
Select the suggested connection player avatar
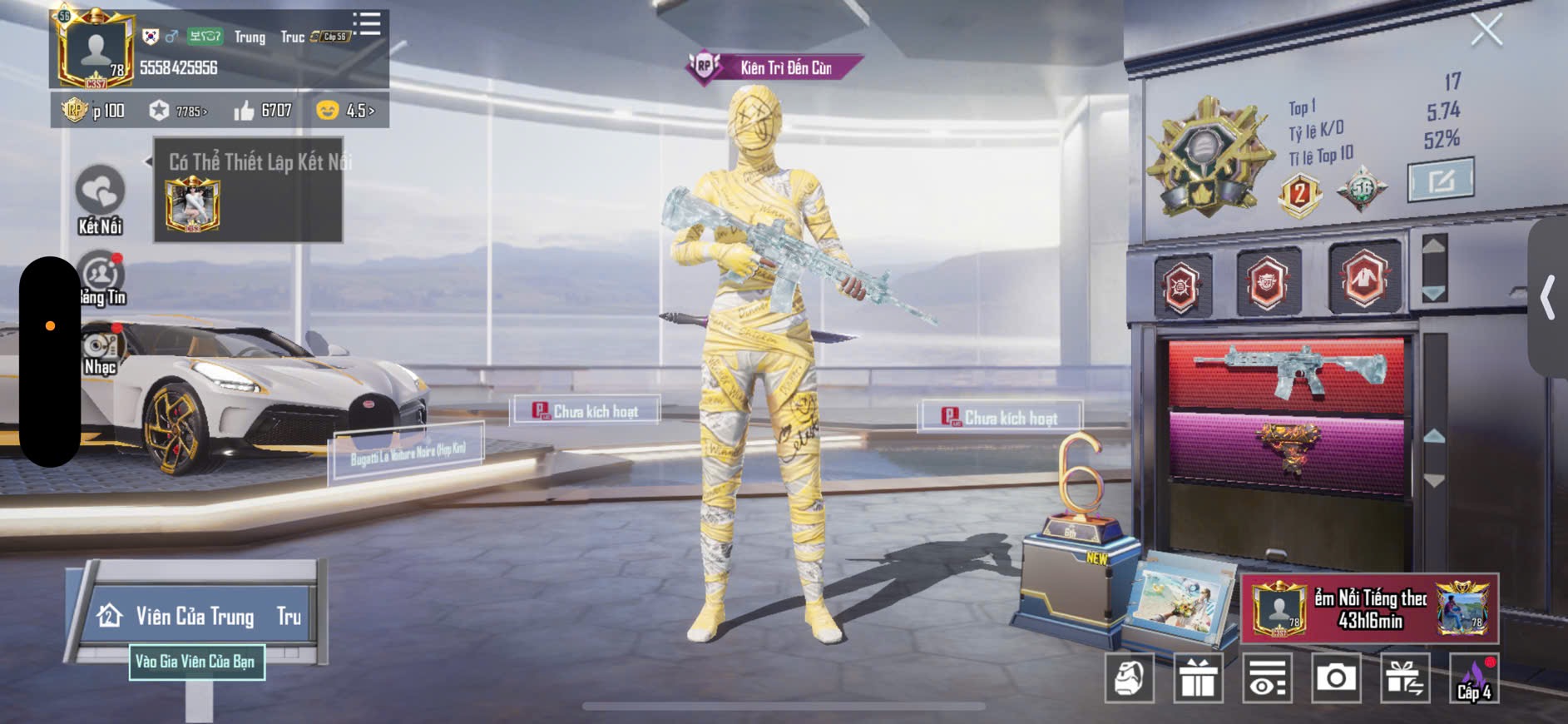pyautogui.click(x=192, y=205)
